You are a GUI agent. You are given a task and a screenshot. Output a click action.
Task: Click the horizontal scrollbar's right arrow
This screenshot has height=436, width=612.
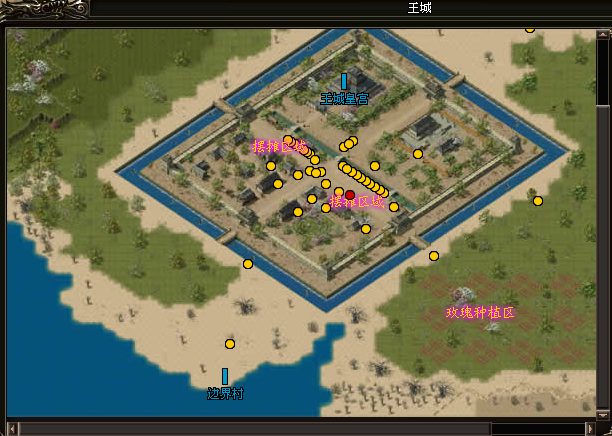pos(590,428)
